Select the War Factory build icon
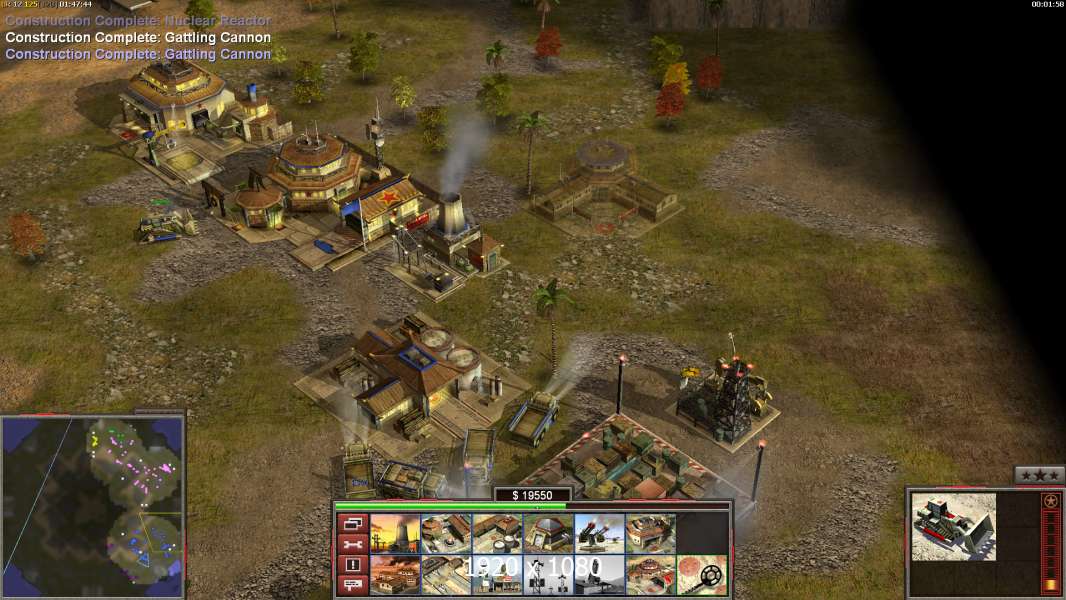1066x600 pixels. point(650,533)
